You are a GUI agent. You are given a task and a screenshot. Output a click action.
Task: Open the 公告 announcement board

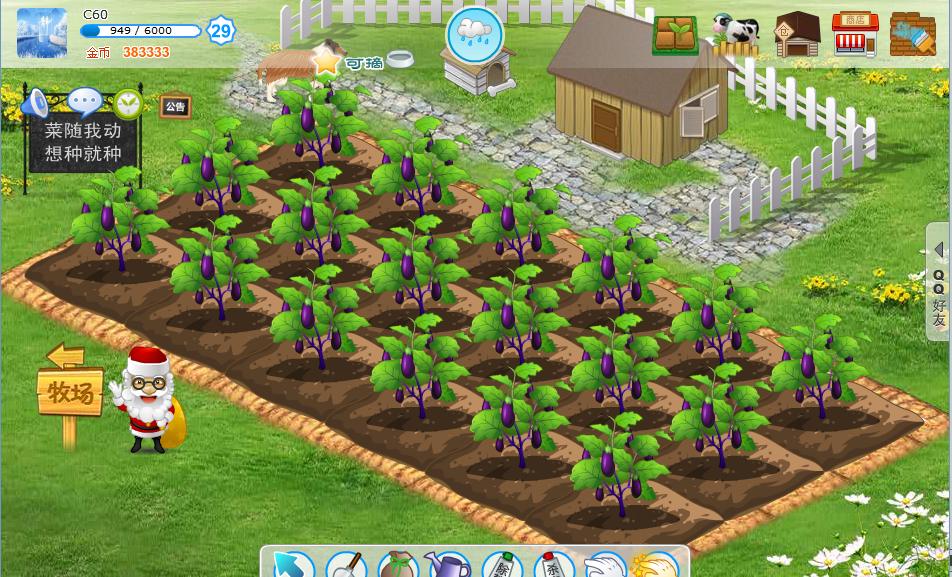click(176, 106)
